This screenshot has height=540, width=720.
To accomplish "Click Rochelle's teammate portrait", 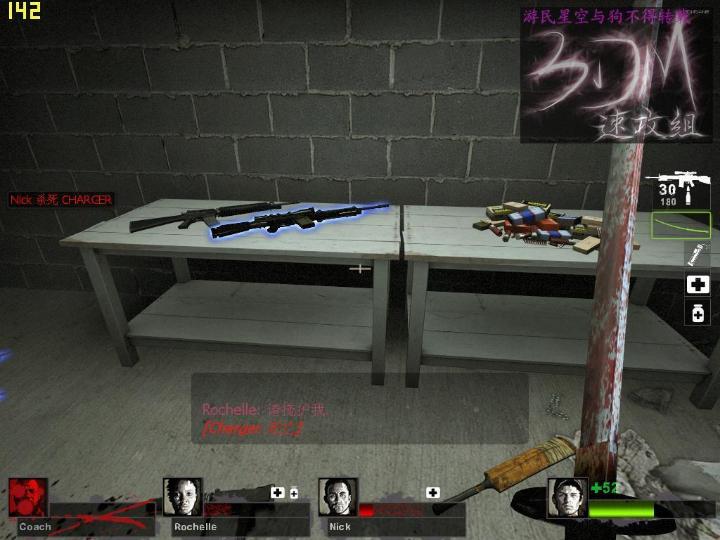I will [182, 497].
